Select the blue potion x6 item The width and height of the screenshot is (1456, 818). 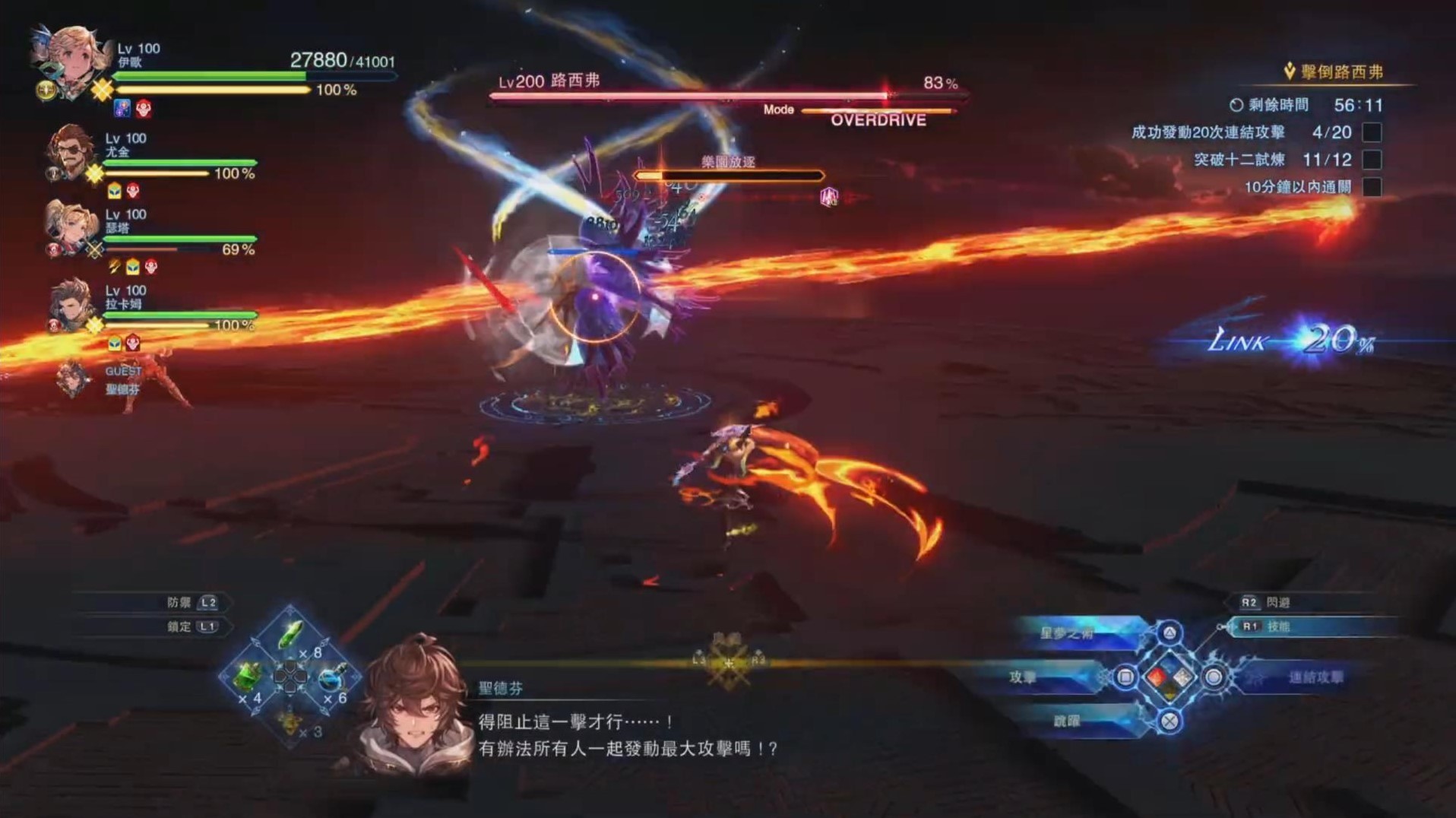click(331, 678)
